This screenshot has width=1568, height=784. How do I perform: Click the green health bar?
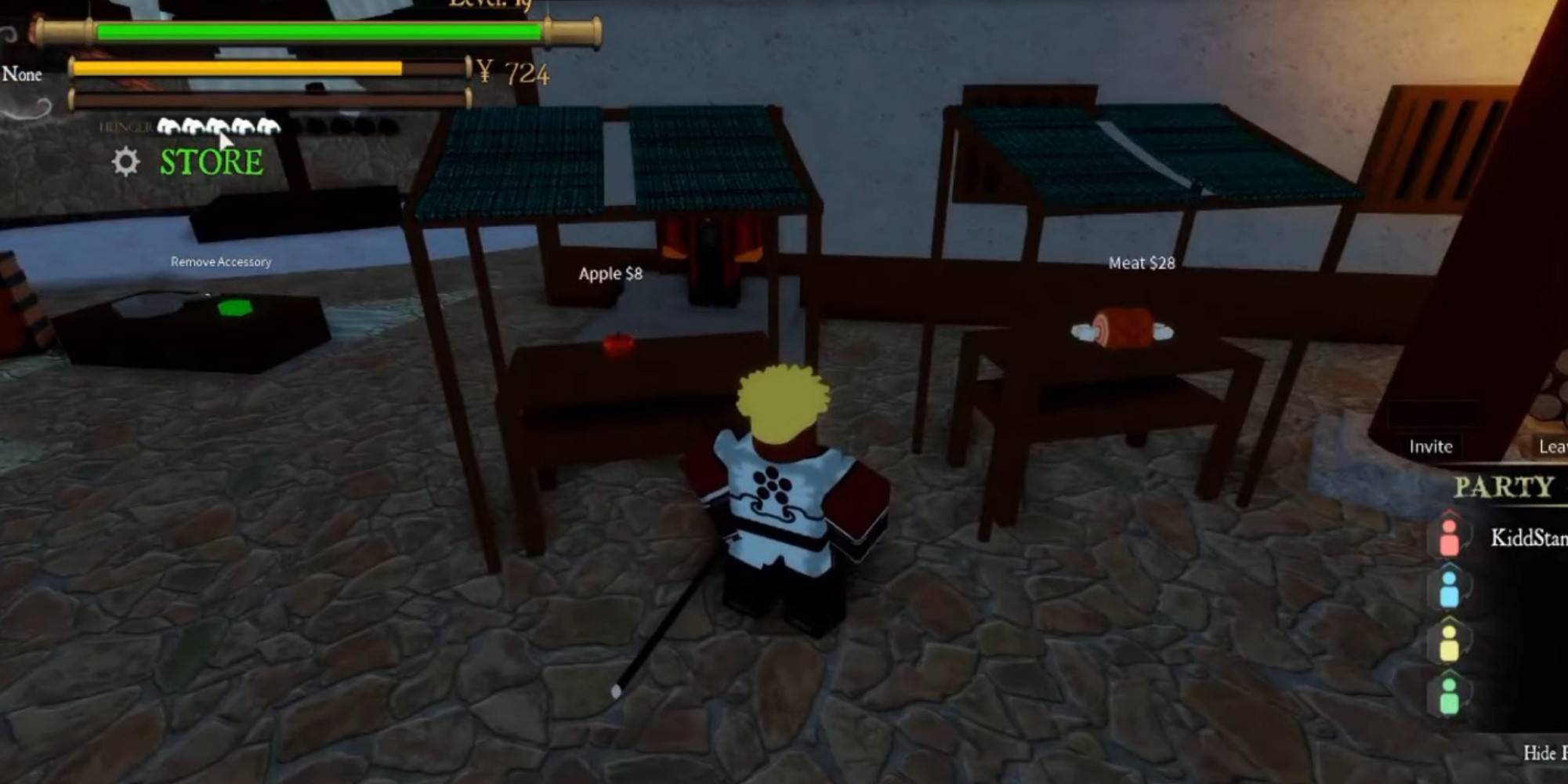click(x=313, y=31)
